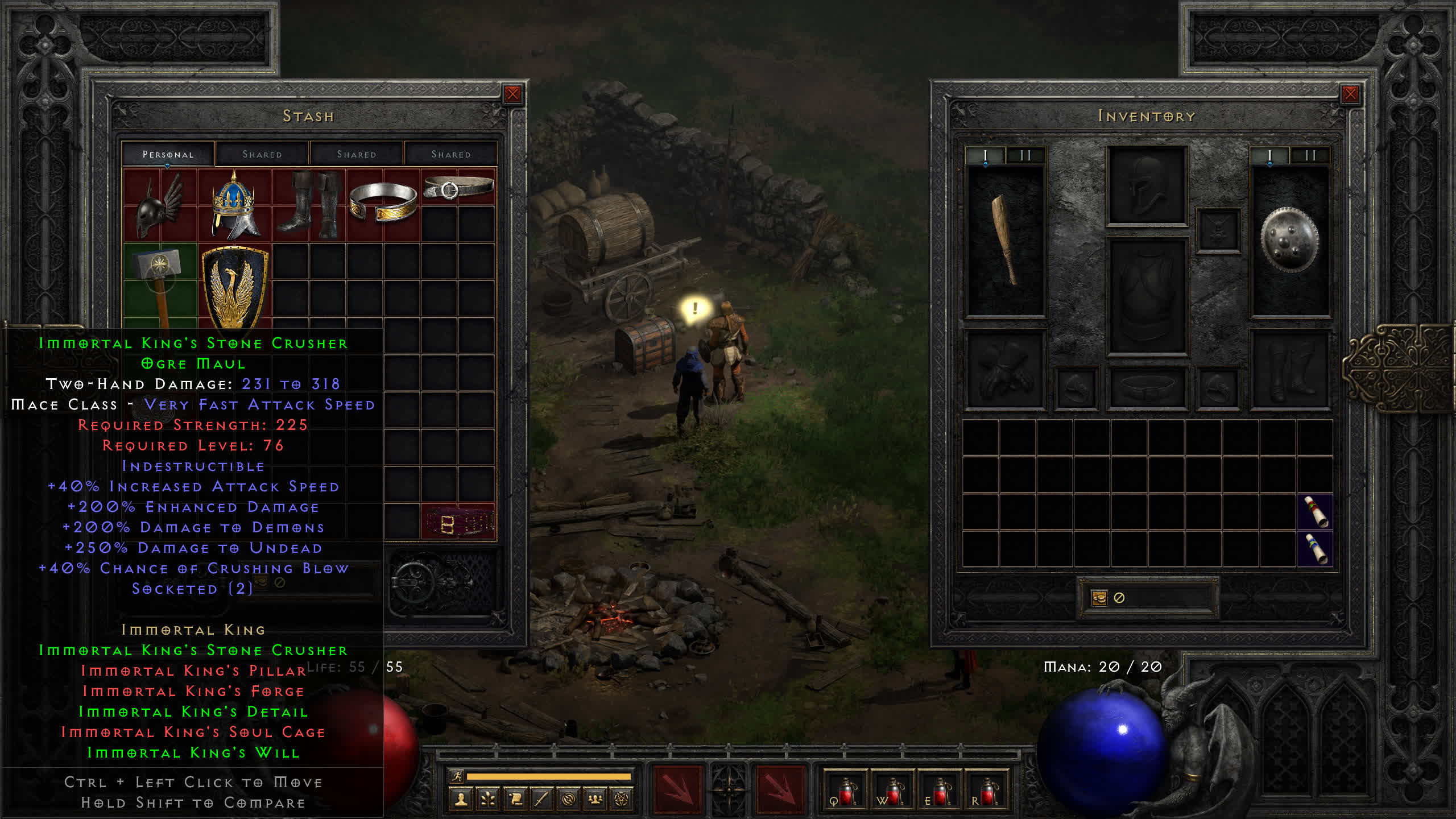Open the party icon
This screenshot has height=819, width=1456.
click(595, 800)
